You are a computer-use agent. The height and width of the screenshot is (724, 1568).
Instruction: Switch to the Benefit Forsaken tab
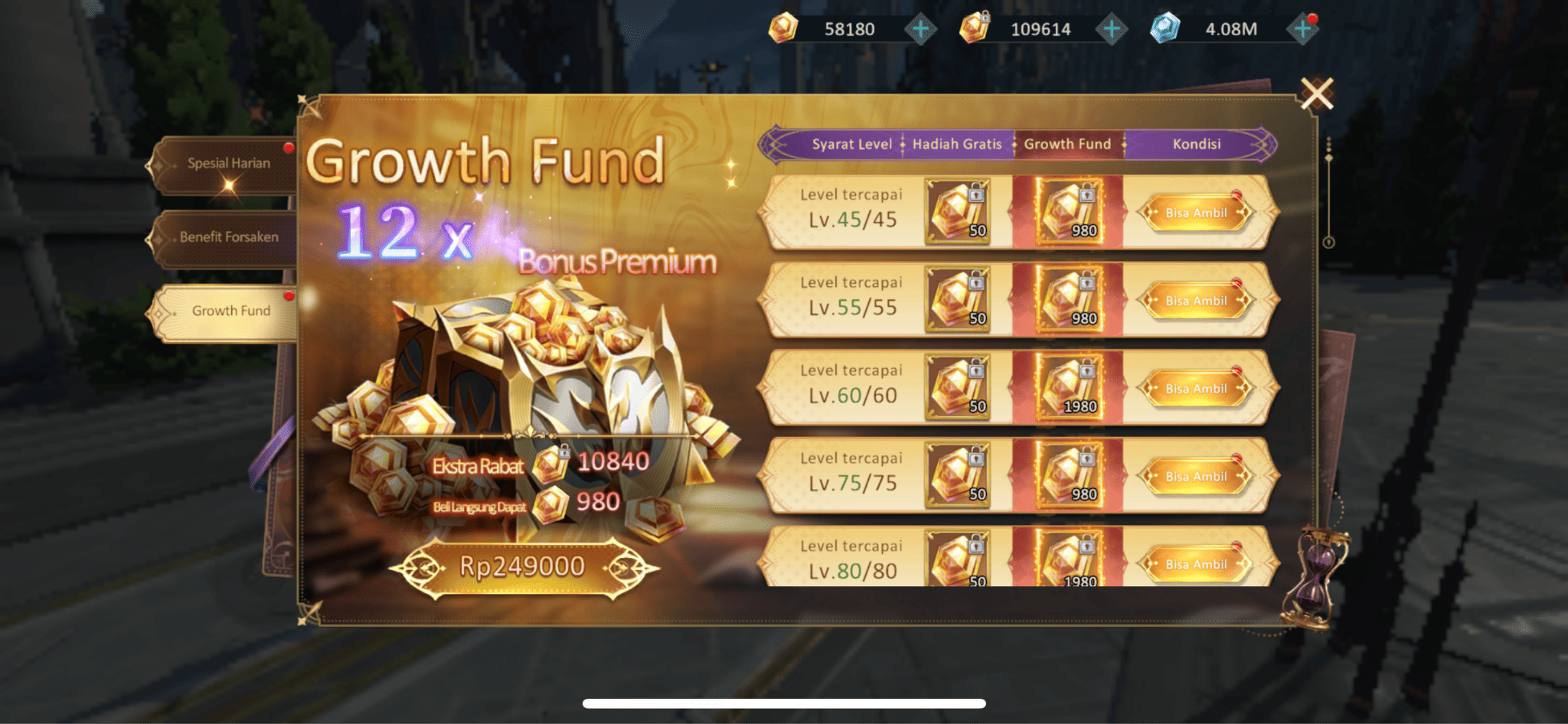[x=228, y=237]
